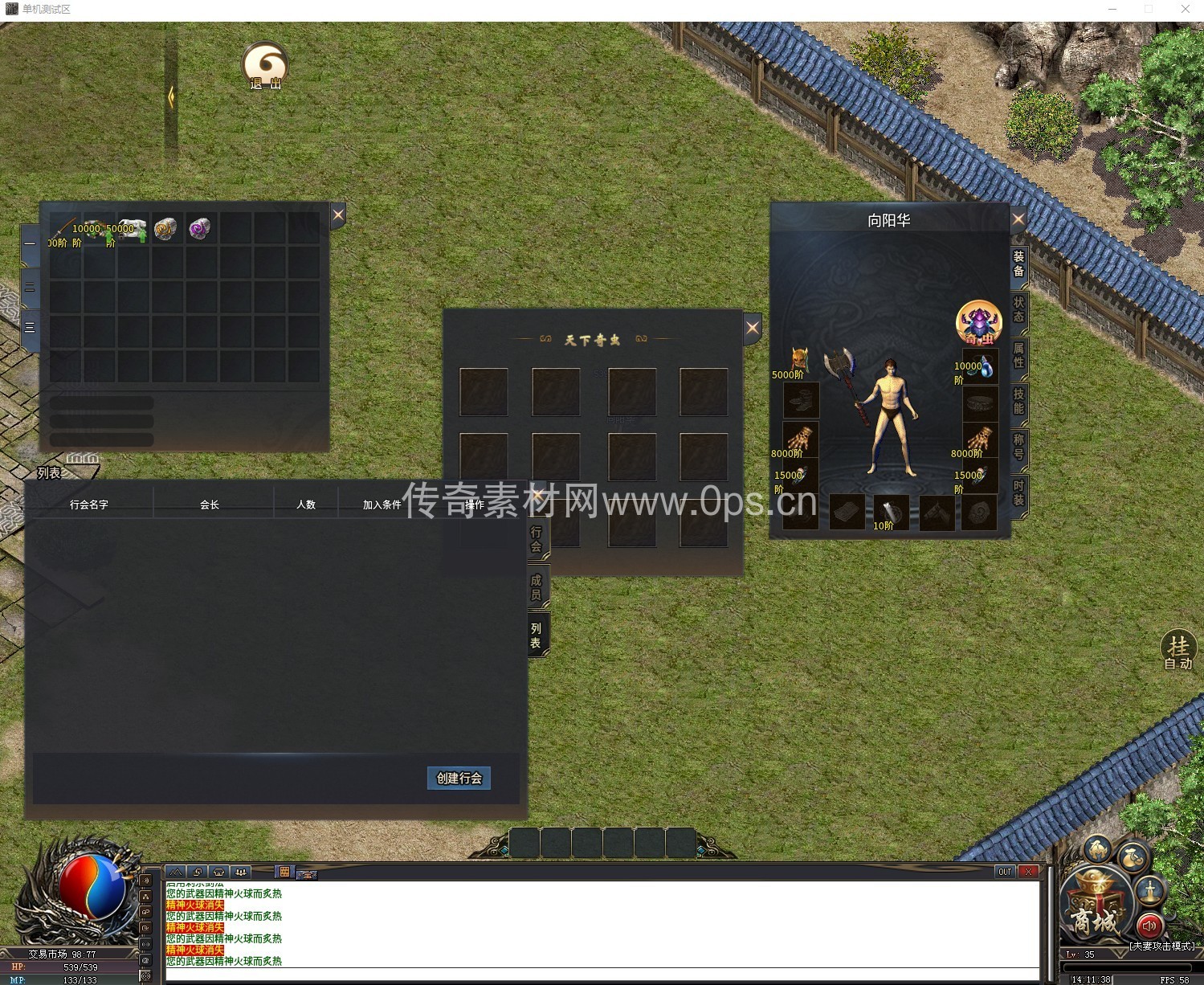
Task: Select the orange spiral stone in bag
Action: pyautogui.click(x=165, y=229)
